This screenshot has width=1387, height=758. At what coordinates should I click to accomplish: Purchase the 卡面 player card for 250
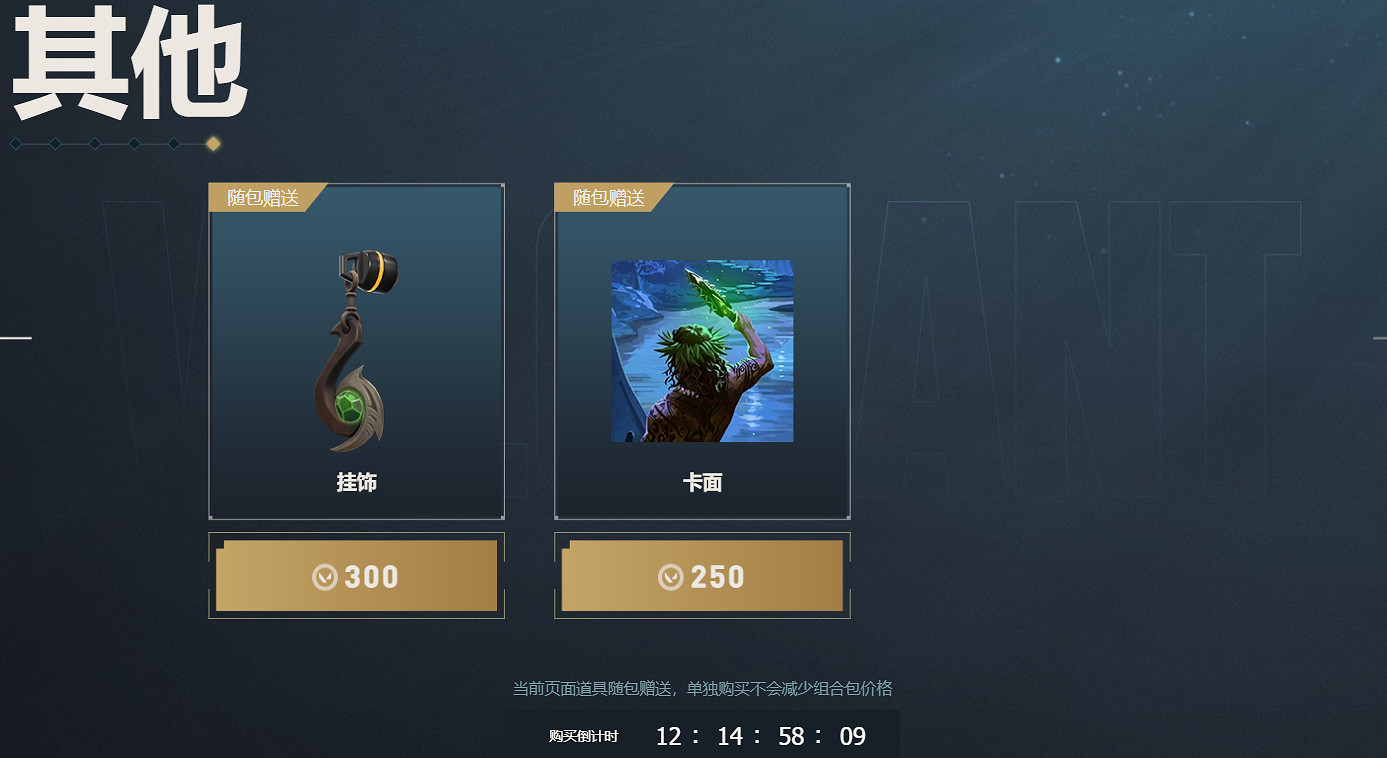[702, 576]
